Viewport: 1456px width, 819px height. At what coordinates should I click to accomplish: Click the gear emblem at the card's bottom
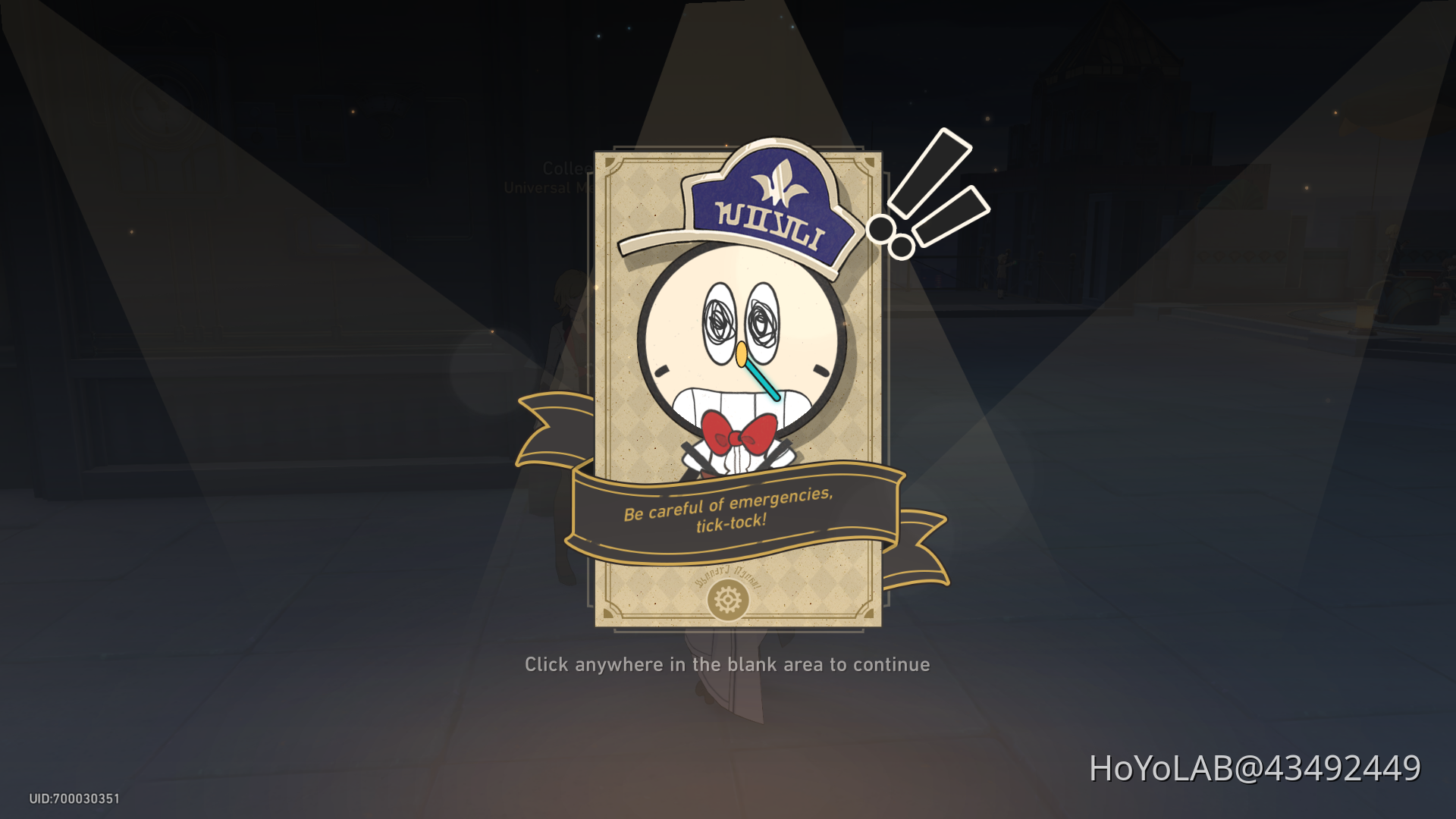[x=729, y=600]
